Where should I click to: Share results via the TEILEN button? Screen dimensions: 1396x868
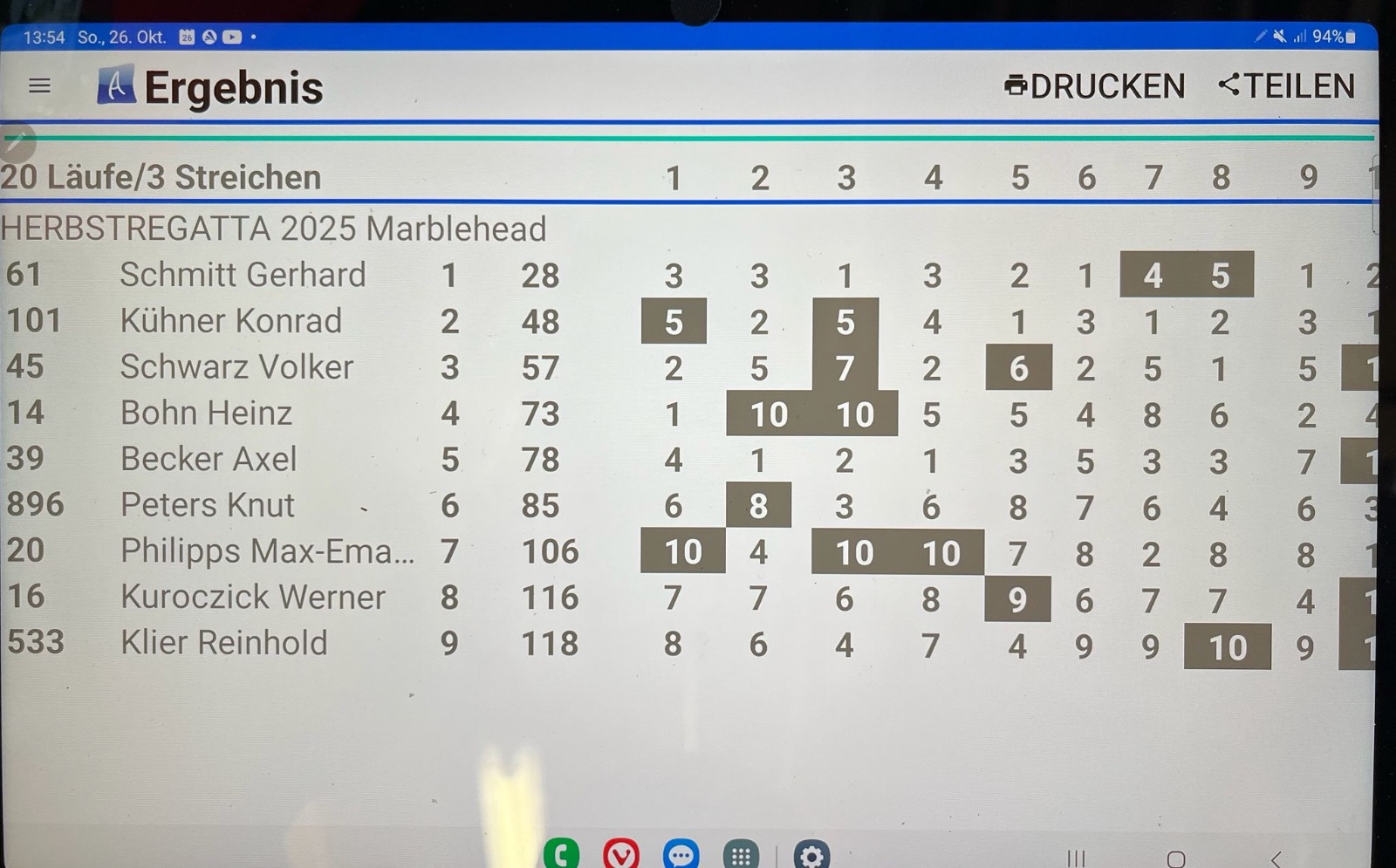1286,86
